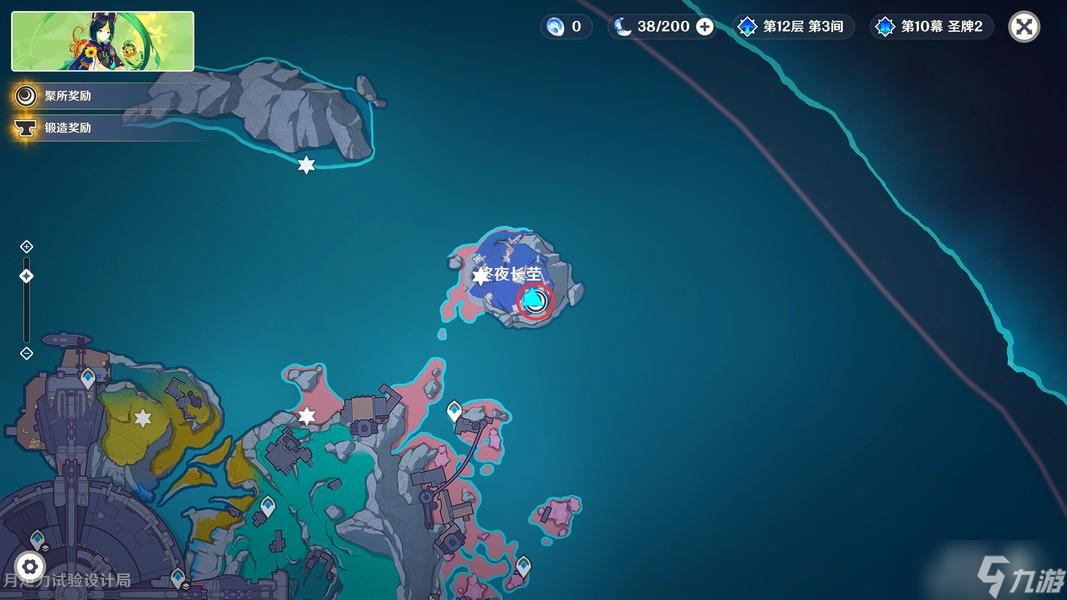Adjust the map zoom slider handle
1067x600 pixels.
(27, 276)
